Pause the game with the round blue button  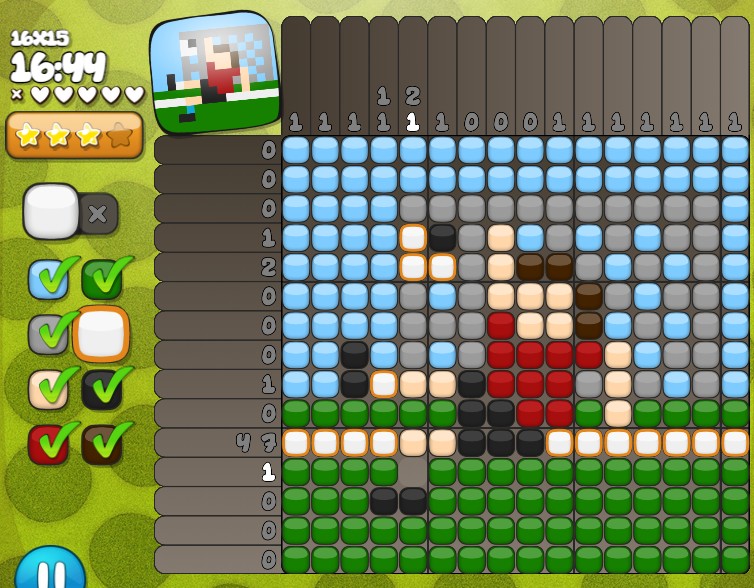point(50,570)
